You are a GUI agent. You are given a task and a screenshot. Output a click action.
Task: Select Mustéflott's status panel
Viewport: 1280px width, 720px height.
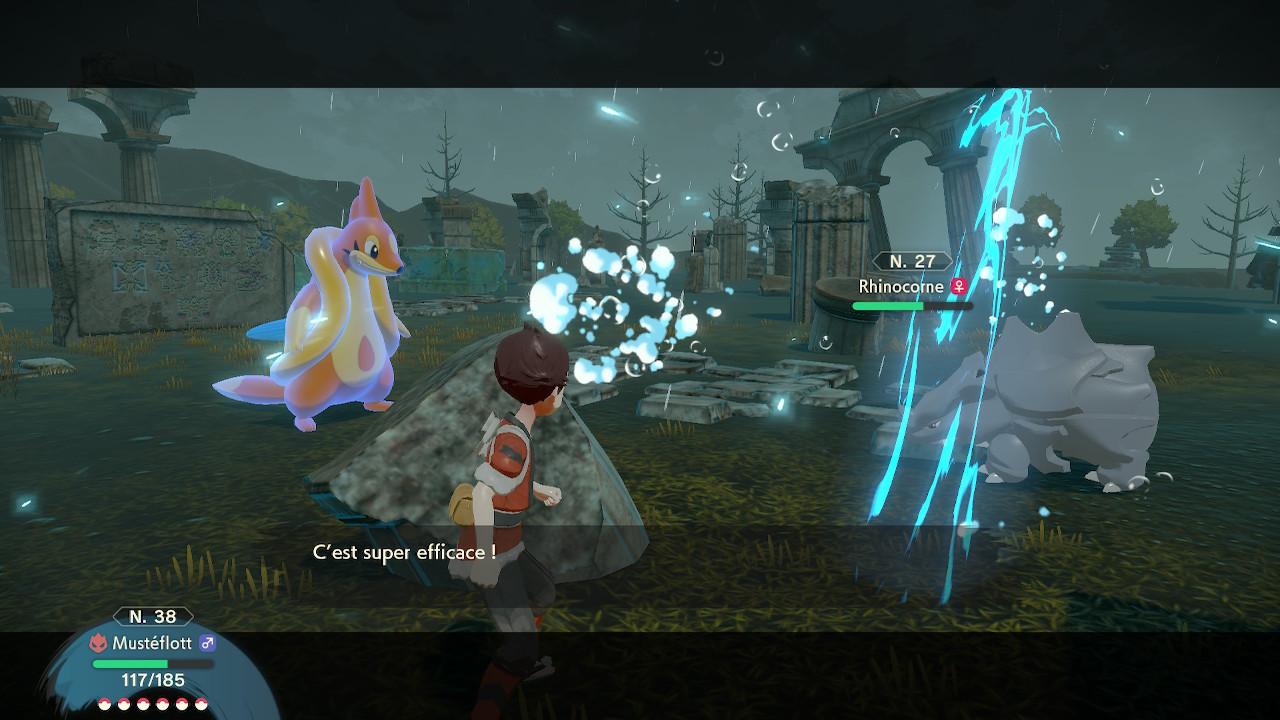point(153,660)
